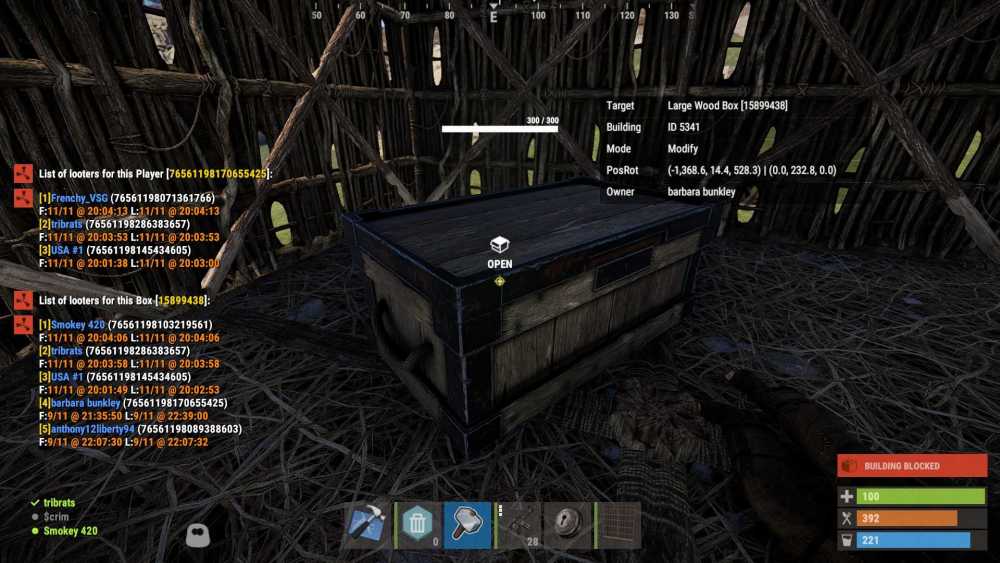Click the barbara bunkley looter entry
Viewport: 1000px width, 563px height.
(84, 403)
